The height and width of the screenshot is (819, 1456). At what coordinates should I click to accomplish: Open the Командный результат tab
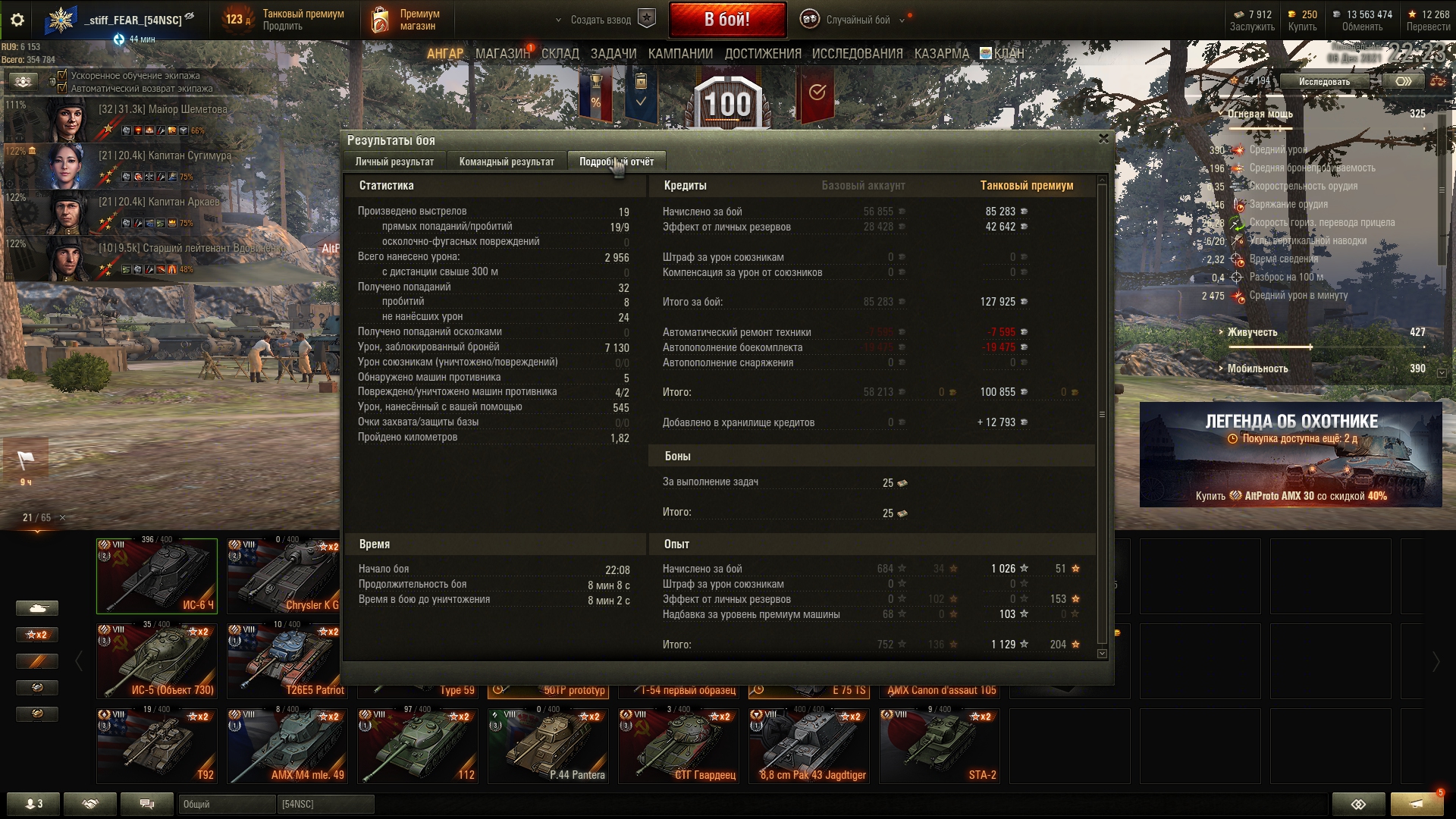click(507, 162)
